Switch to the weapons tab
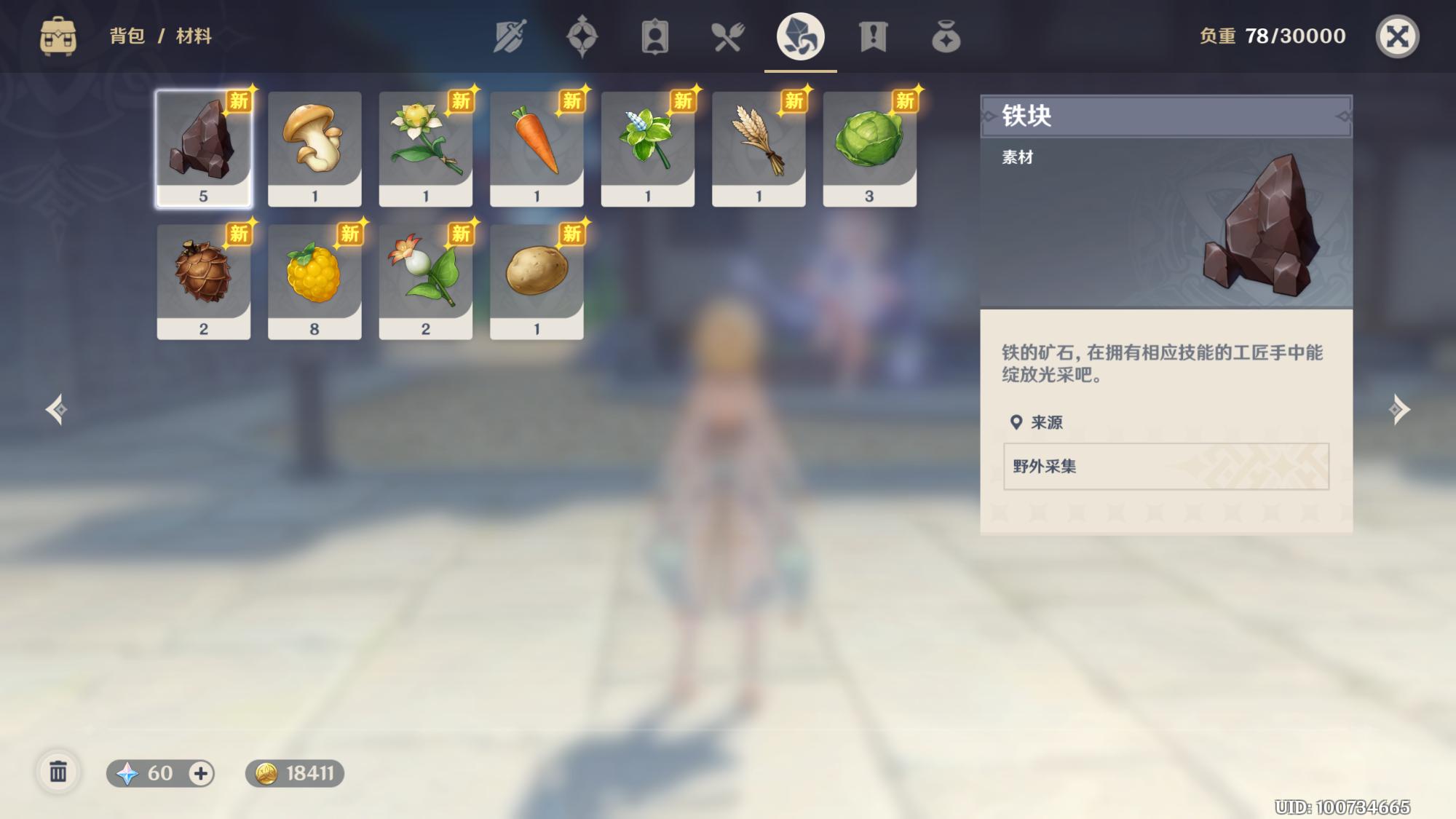This screenshot has height=819, width=1456. (x=509, y=36)
